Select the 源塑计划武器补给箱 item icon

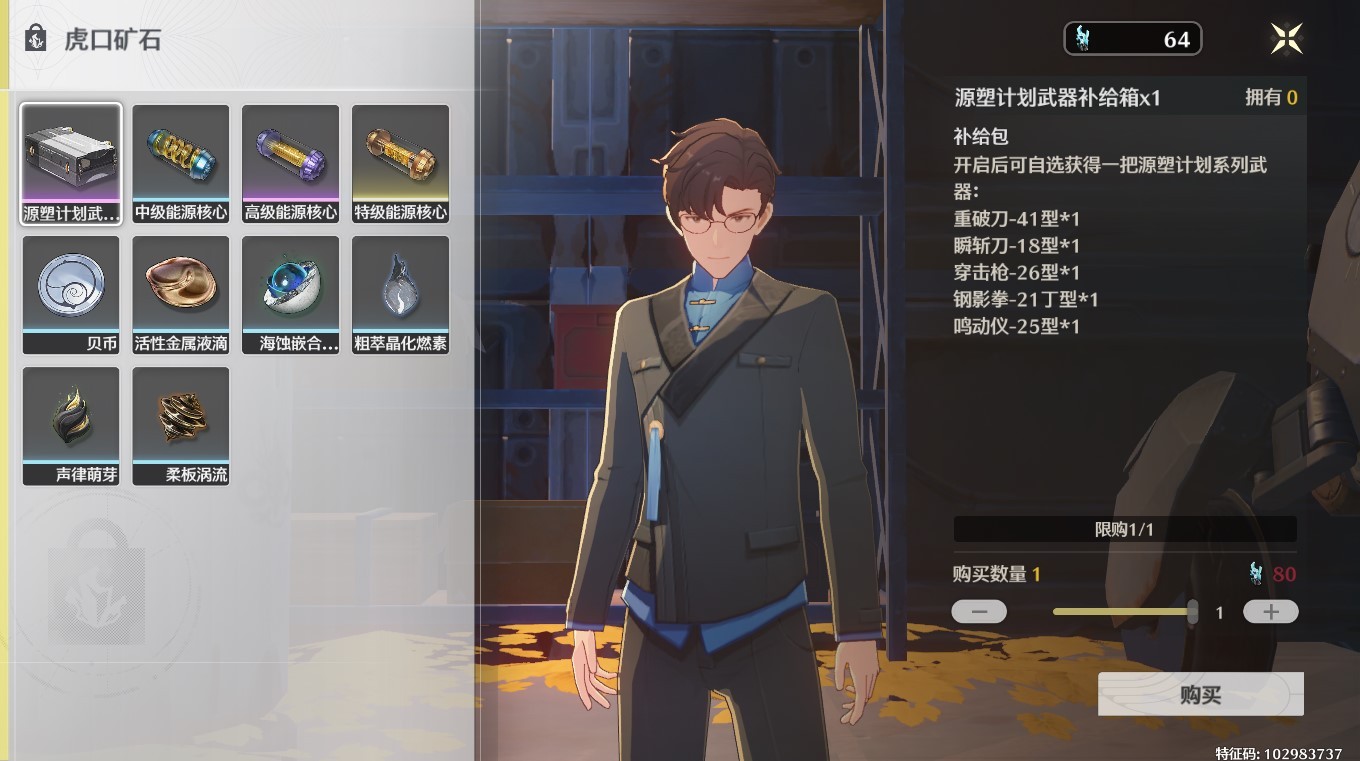(x=71, y=155)
